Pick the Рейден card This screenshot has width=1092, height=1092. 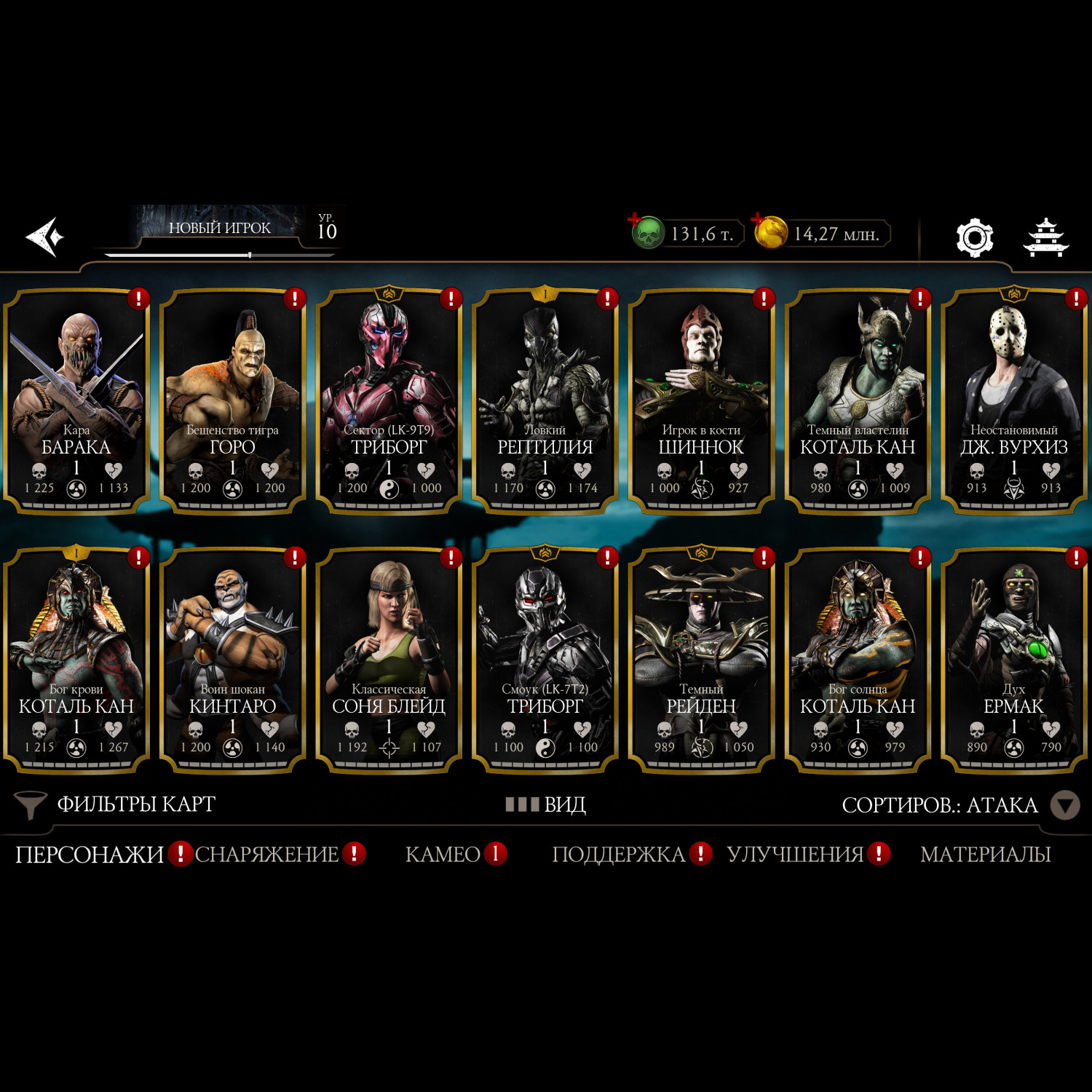pos(701,659)
